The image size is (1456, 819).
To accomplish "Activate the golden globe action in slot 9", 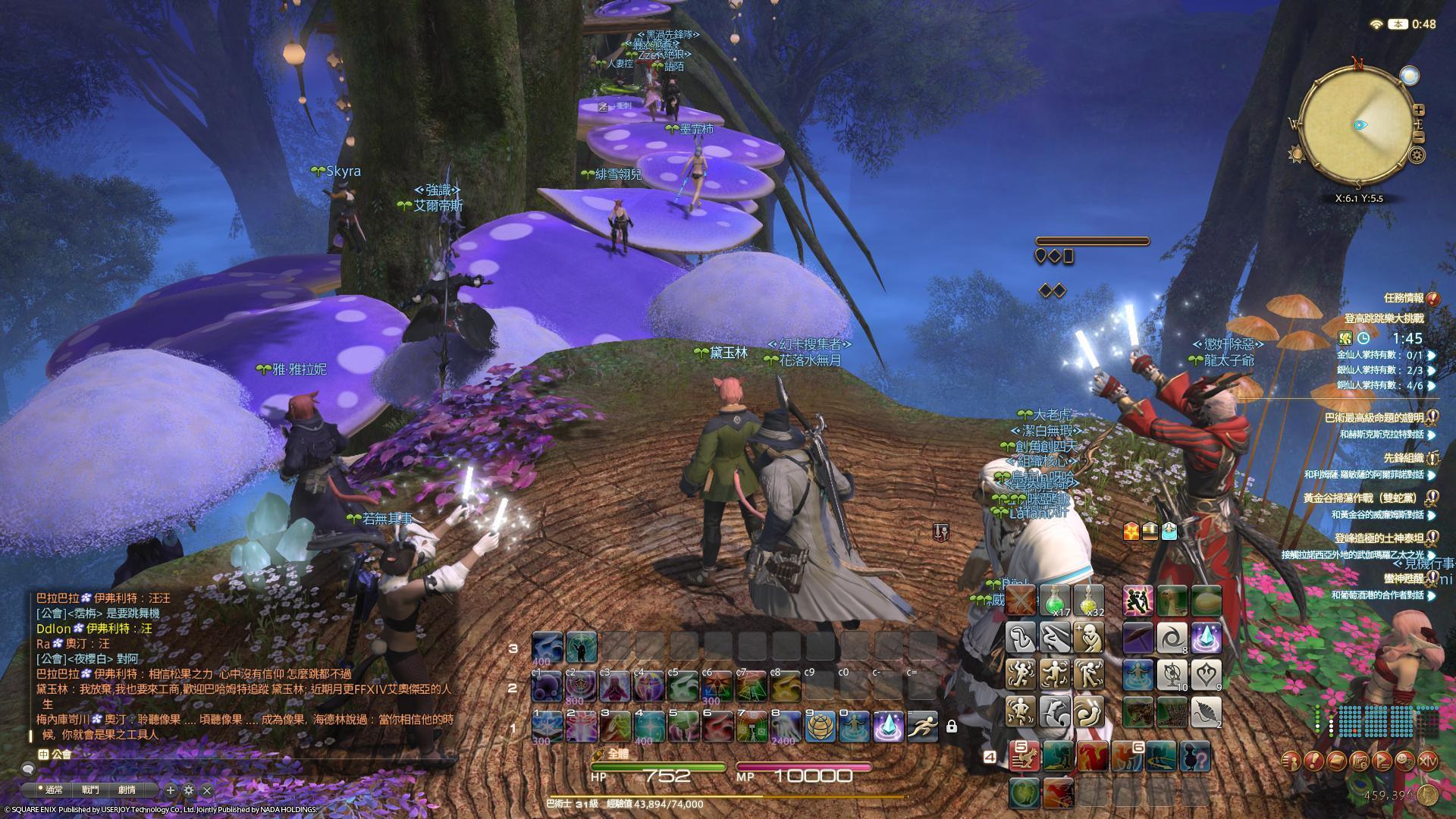I will tap(819, 726).
